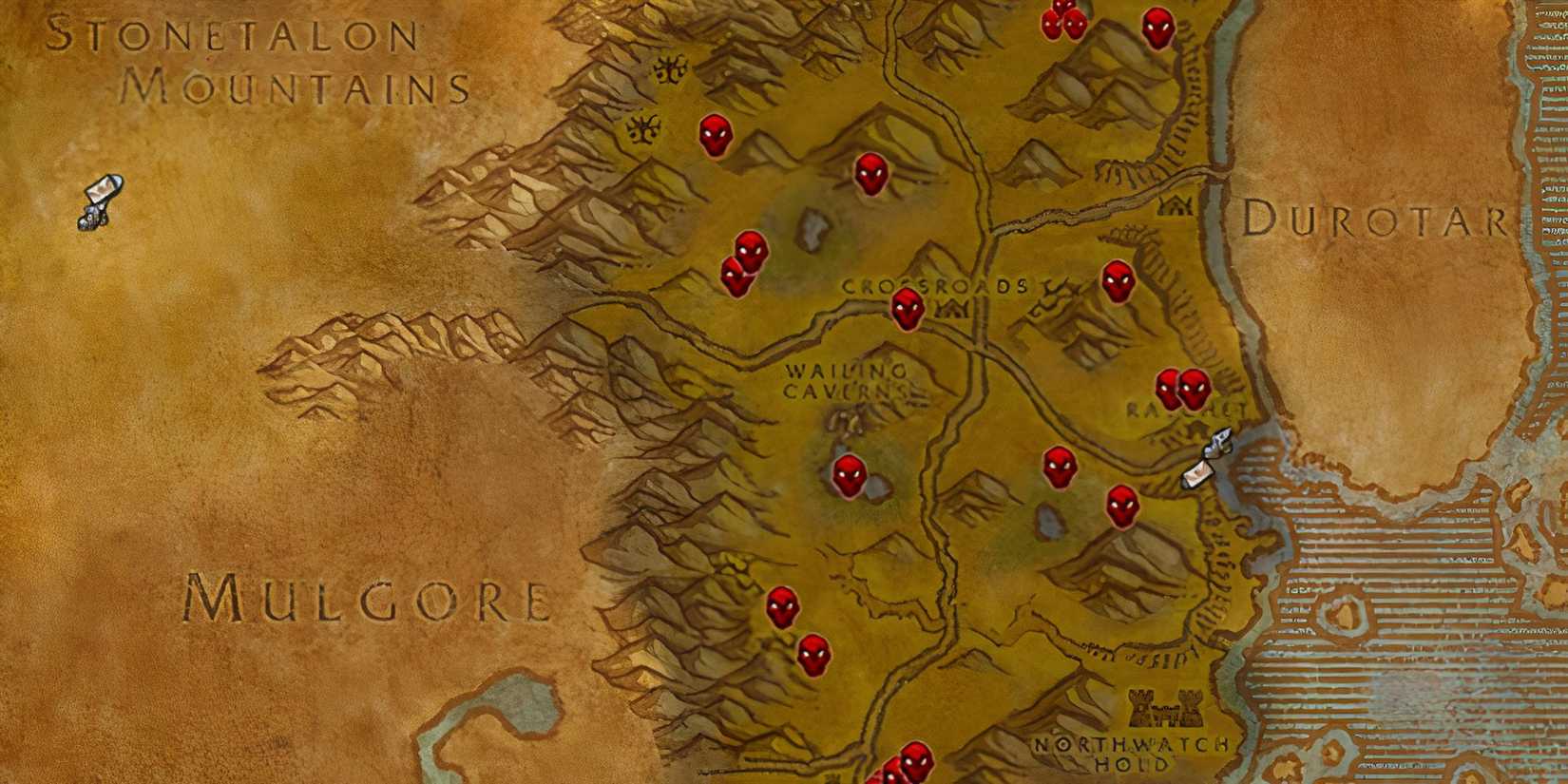1568x784 pixels.
Task: Click the boat icon on the Stonetalon Mountains coast
Action: coord(100,201)
